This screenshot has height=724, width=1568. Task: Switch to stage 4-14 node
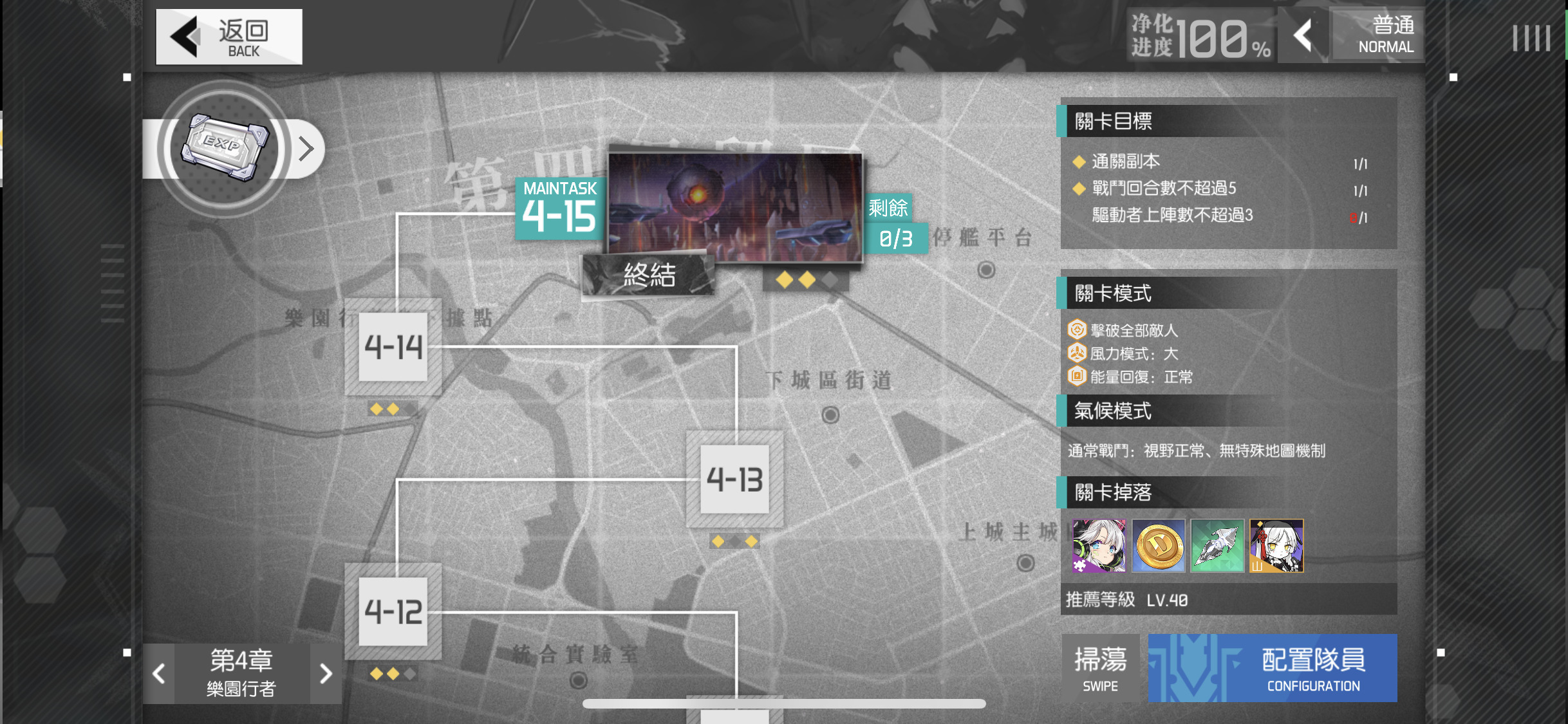394,348
